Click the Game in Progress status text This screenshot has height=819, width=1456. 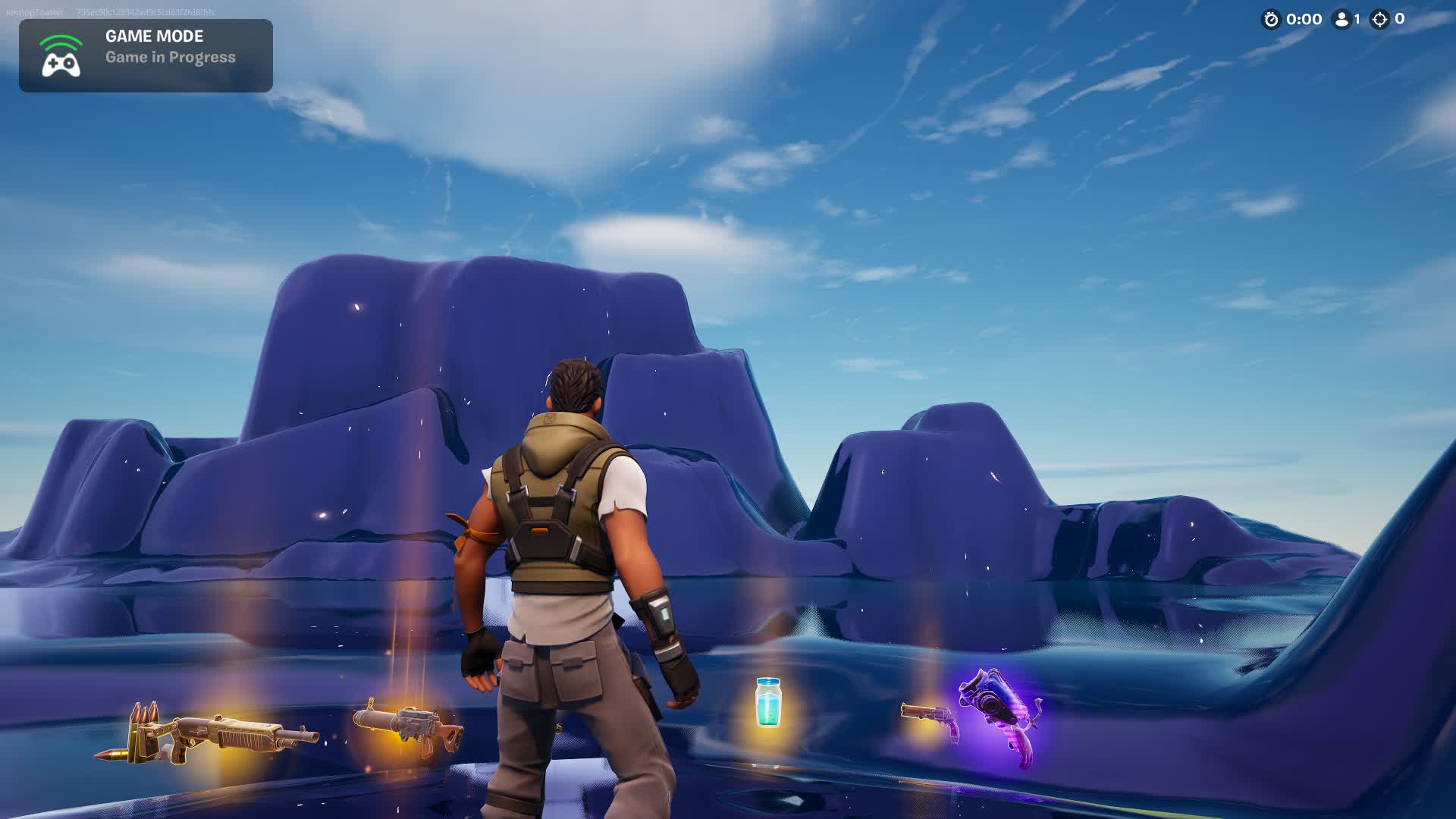pos(170,56)
